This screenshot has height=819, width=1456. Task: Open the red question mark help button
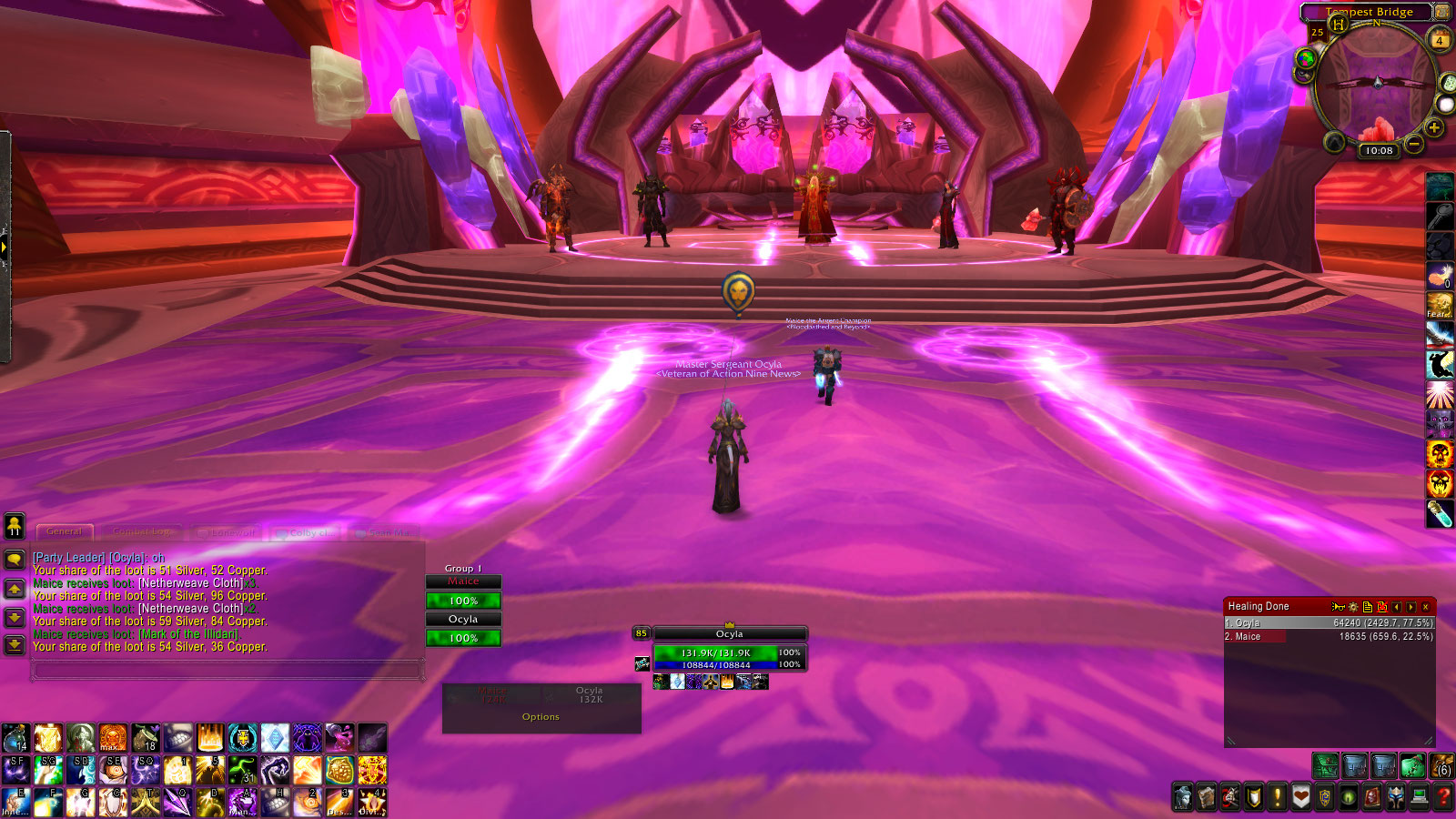pos(1443,798)
